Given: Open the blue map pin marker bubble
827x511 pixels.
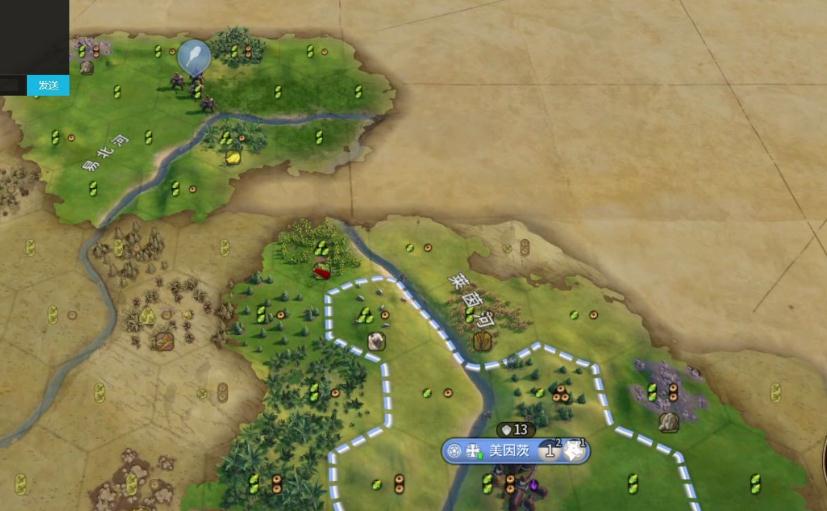Looking at the screenshot, I should [194, 56].
